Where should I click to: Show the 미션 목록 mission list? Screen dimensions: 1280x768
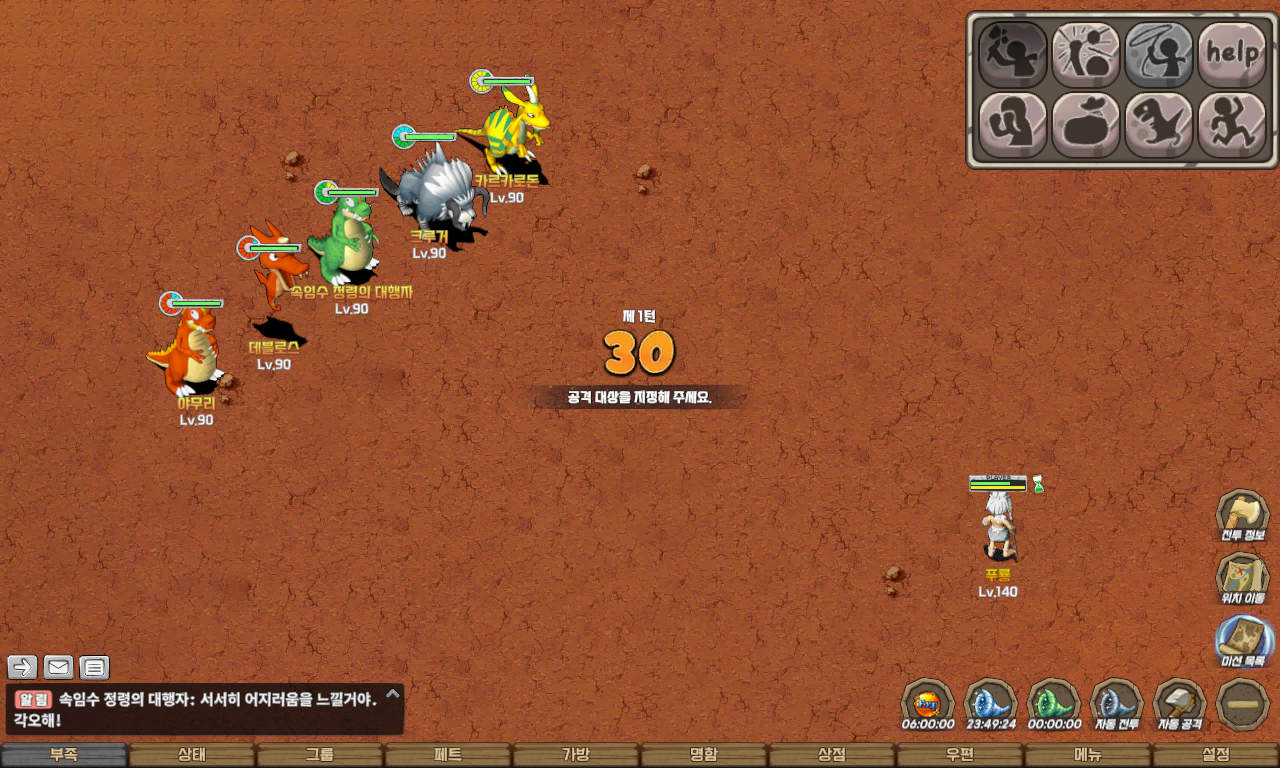click(1243, 641)
